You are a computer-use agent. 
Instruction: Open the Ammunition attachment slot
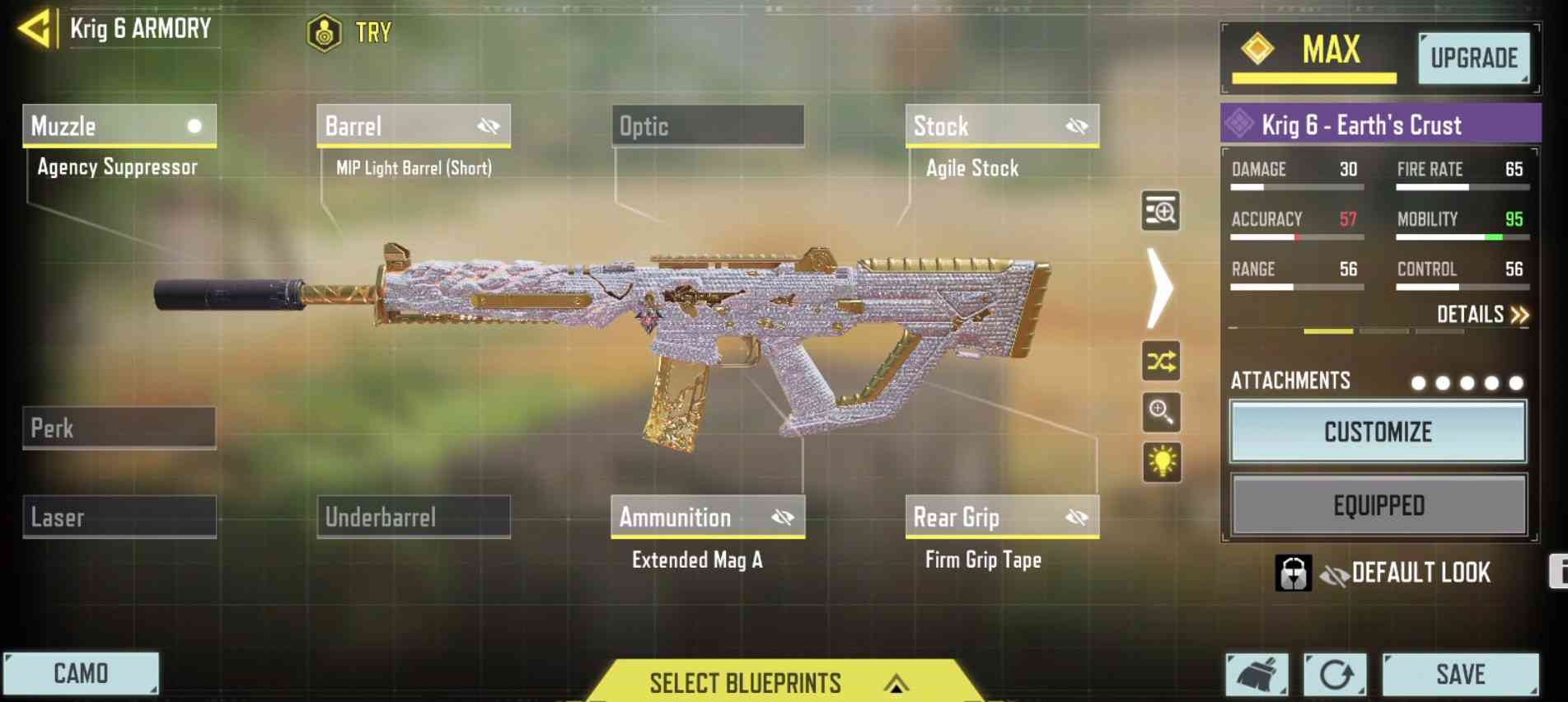click(707, 517)
